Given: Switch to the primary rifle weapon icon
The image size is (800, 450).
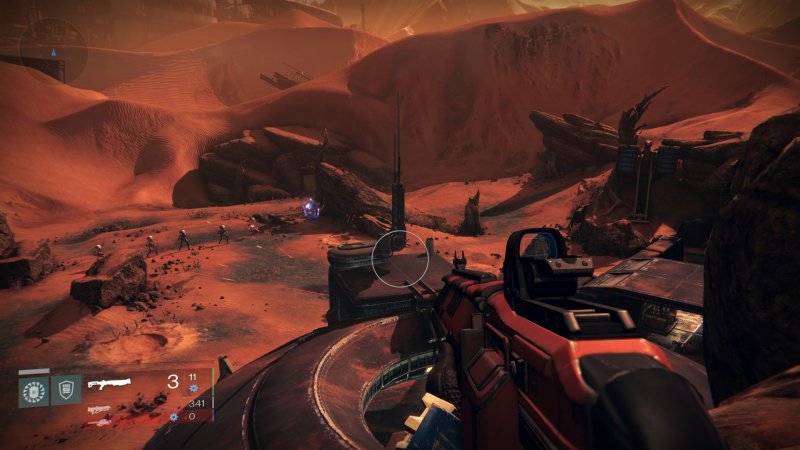Looking at the screenshot, I should coord(99,408).
